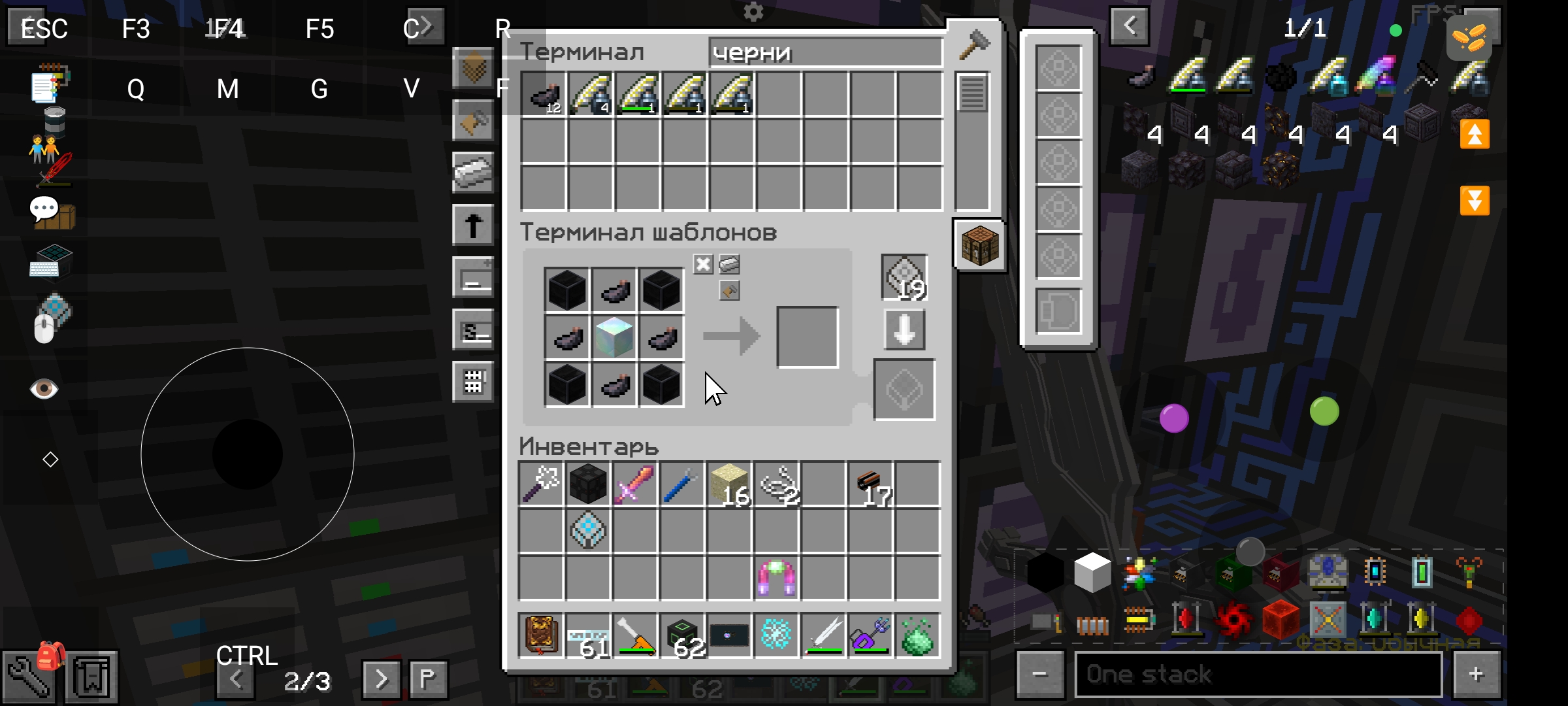The image size is (1568, 706).
Task: Click the rainbow block in pattern center
Action: pyautogui.click(x=614, y=337)
